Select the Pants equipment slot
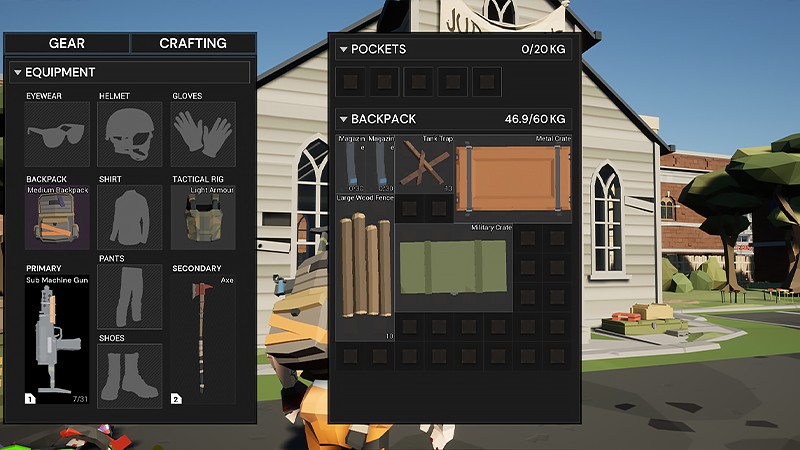 point(129,297)
